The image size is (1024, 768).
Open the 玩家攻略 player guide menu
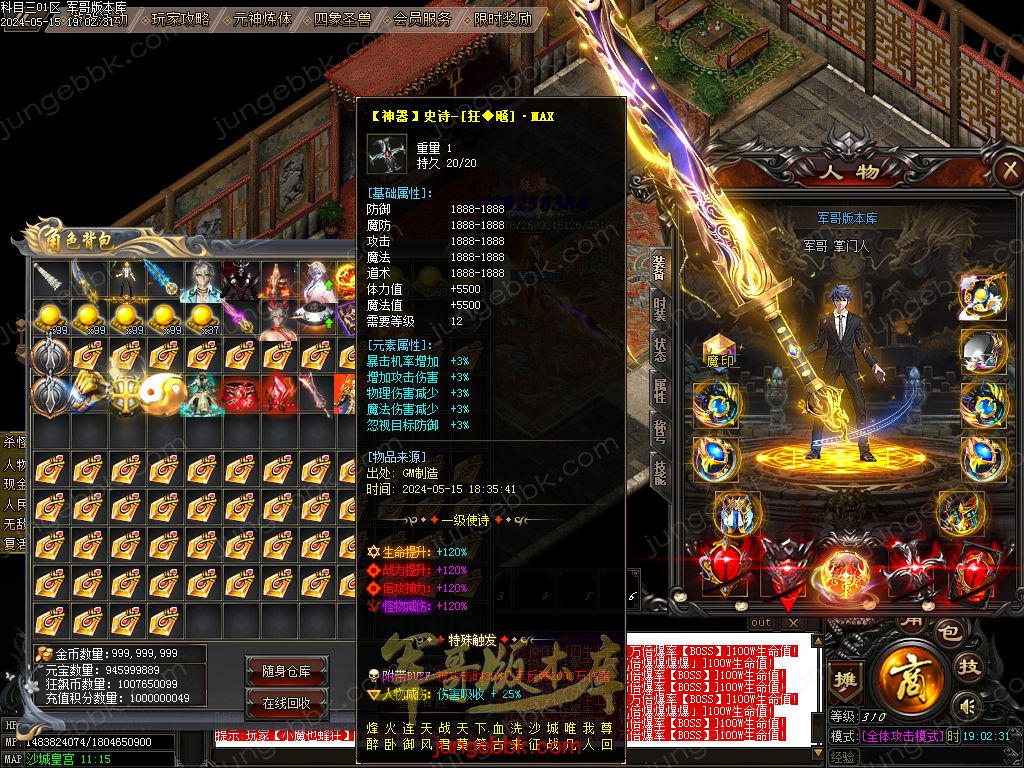pos(180,18)
